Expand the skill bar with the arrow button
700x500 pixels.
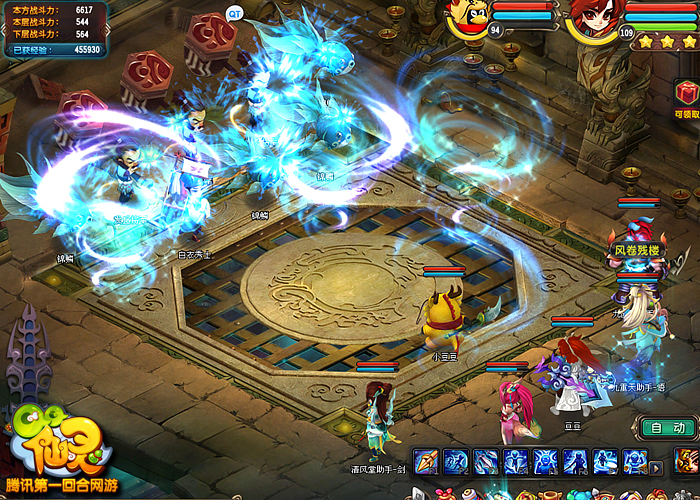point(657,466)
